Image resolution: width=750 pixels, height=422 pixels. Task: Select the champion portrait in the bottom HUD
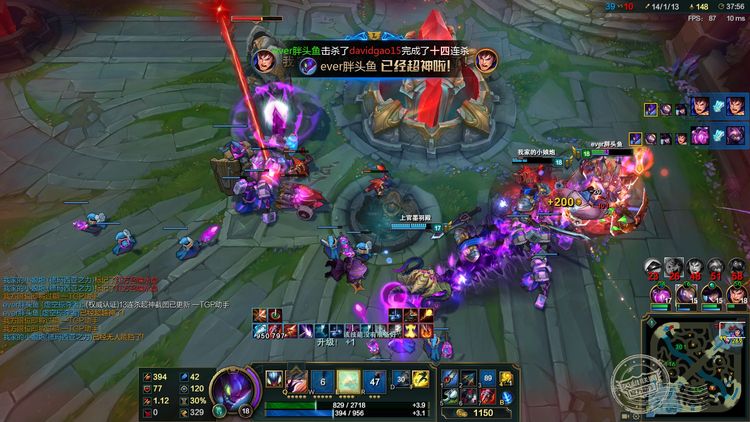tap(236, 387)
